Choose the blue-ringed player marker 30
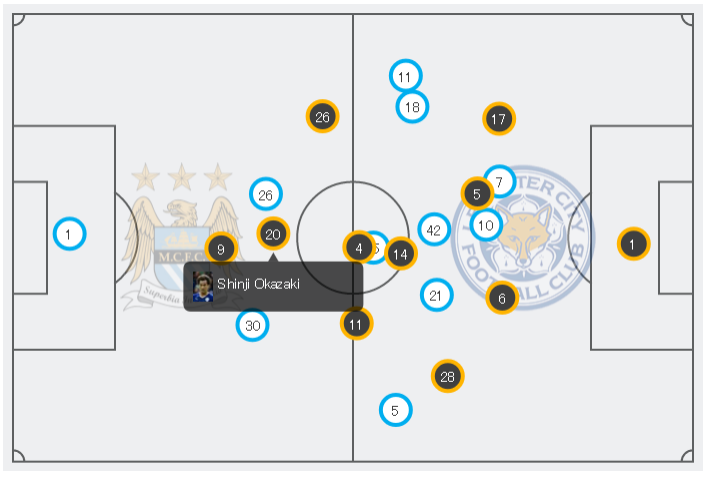This screenshot has height=477, width=709. pyautogui.click(x=253, y=325)
